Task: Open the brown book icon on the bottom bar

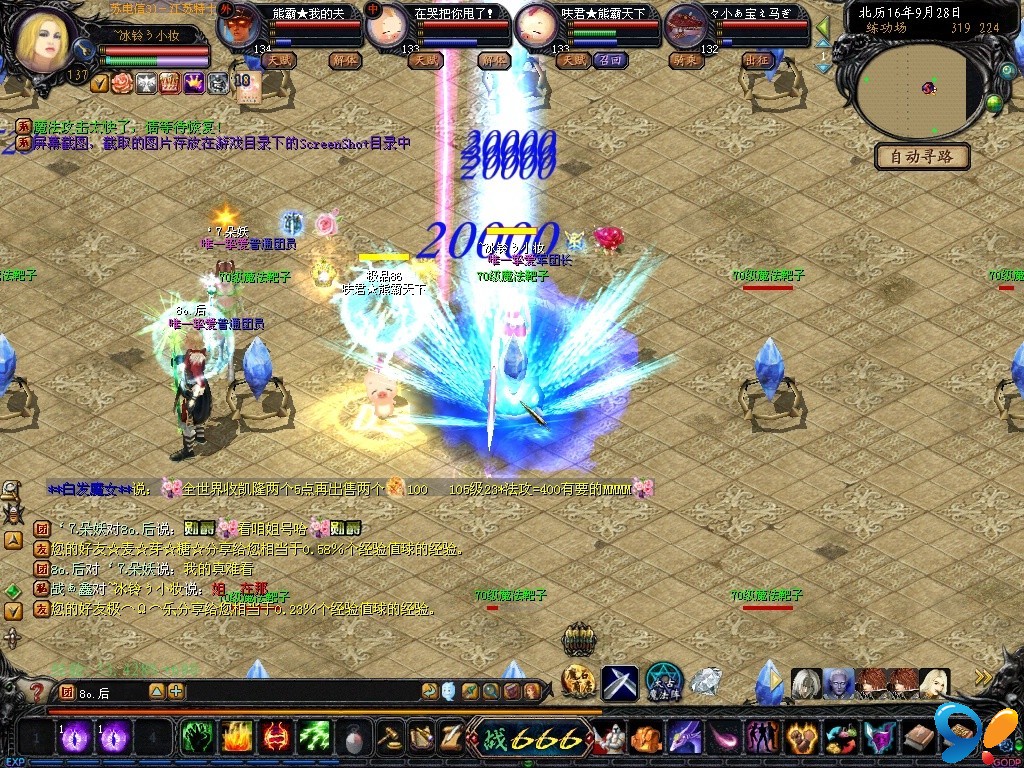Action: [920, 738]
